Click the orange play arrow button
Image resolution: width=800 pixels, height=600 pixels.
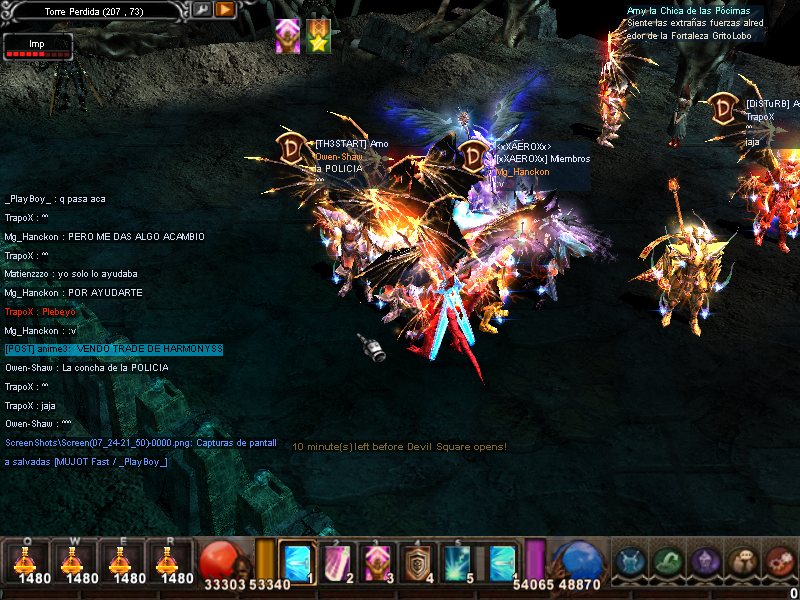coord(225,9)
